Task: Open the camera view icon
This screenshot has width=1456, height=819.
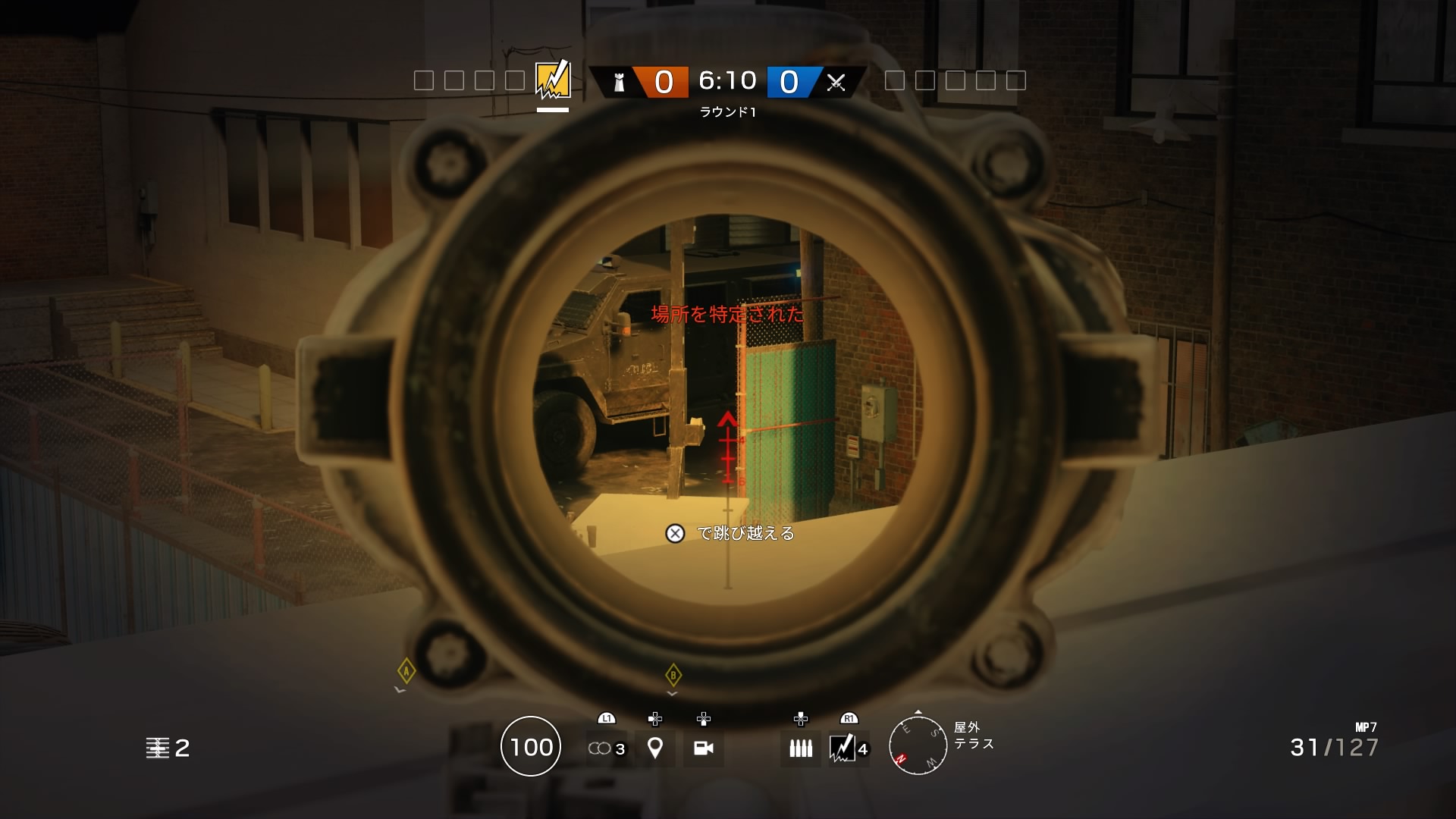Action: [704, 748]
